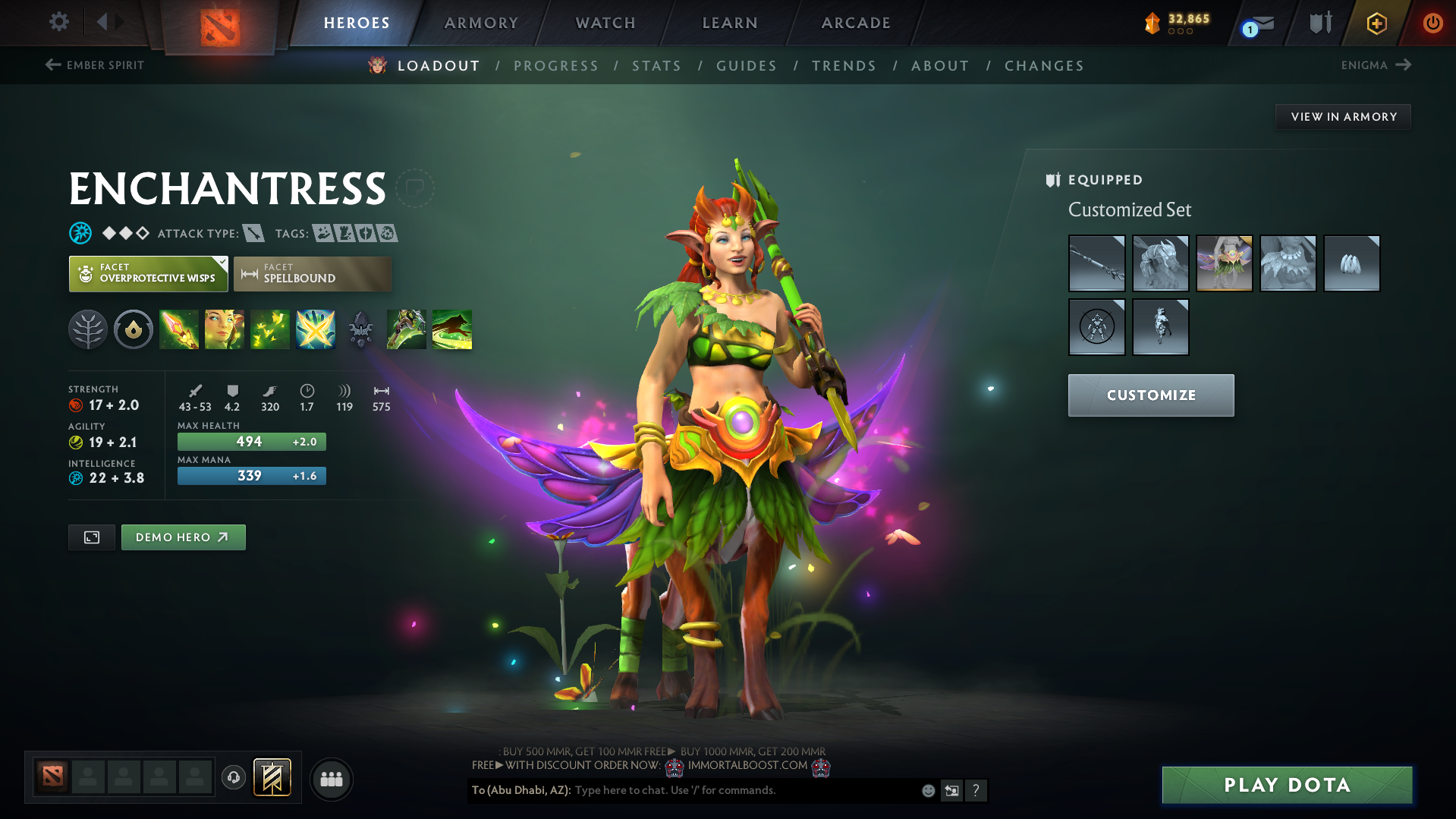
Task: Open the Talent Tree icon
Action: (x=88, y=329)
